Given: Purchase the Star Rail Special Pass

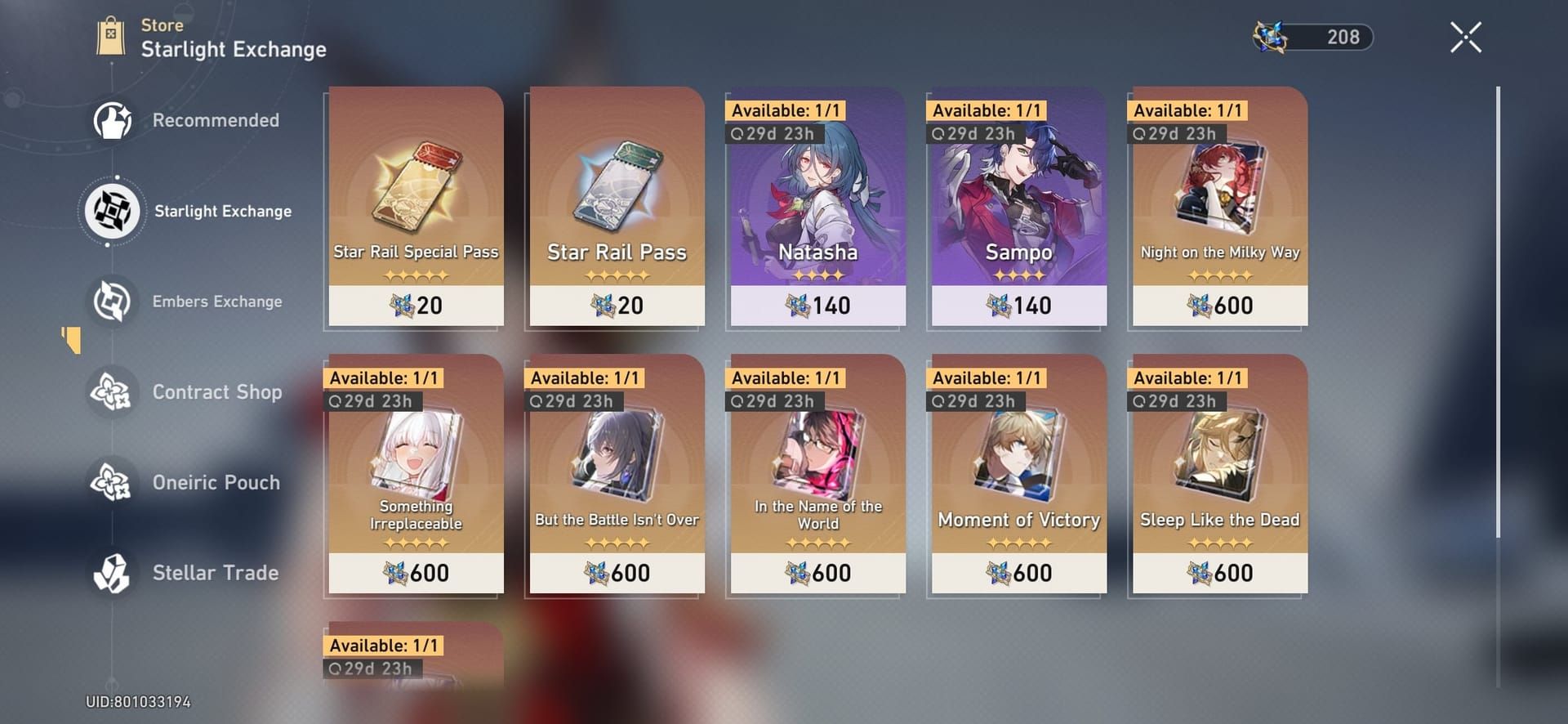Looking at the screenshot, I should [x=415, y=204].
